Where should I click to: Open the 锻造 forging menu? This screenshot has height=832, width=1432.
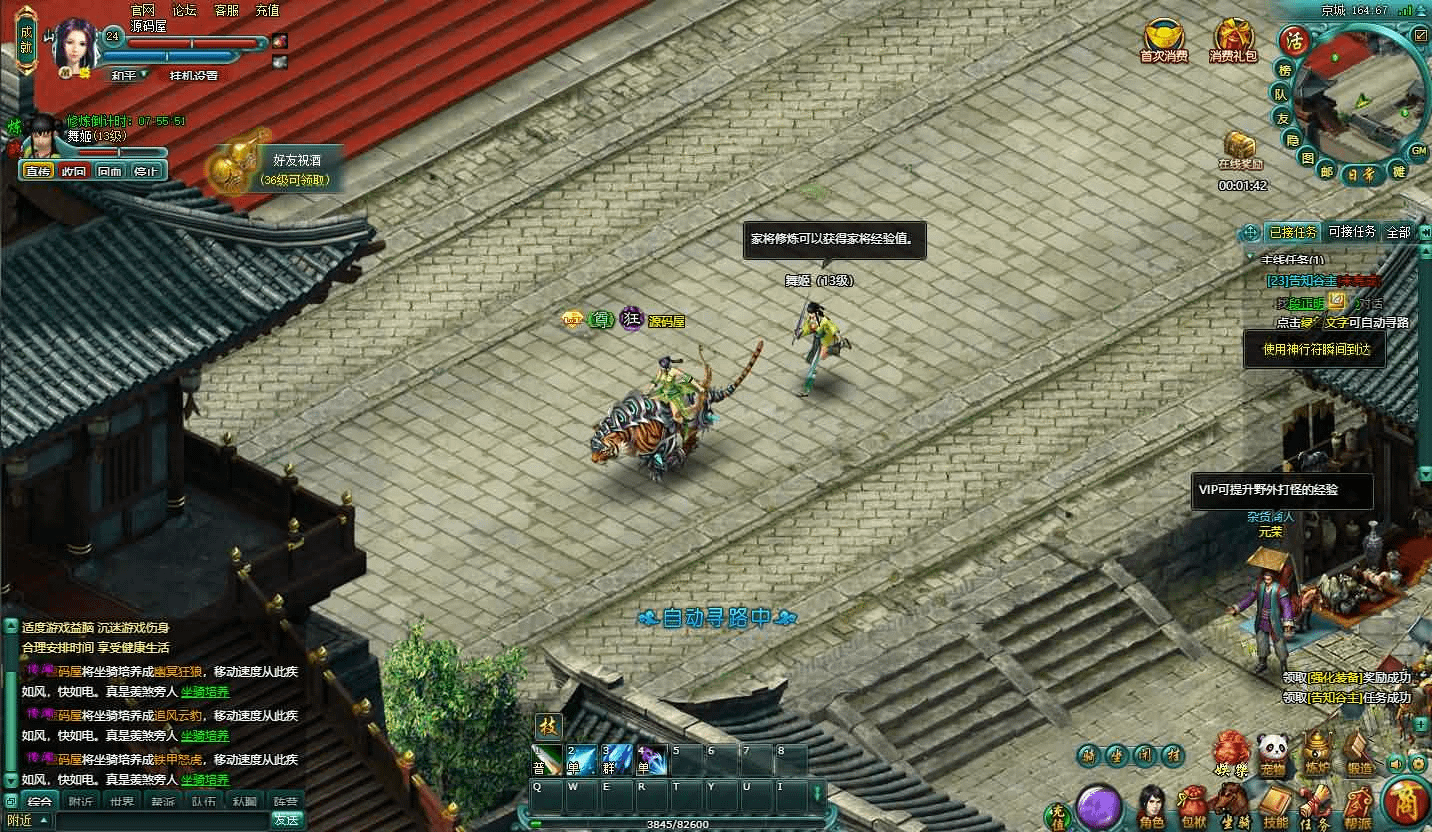pos(1359,755)
